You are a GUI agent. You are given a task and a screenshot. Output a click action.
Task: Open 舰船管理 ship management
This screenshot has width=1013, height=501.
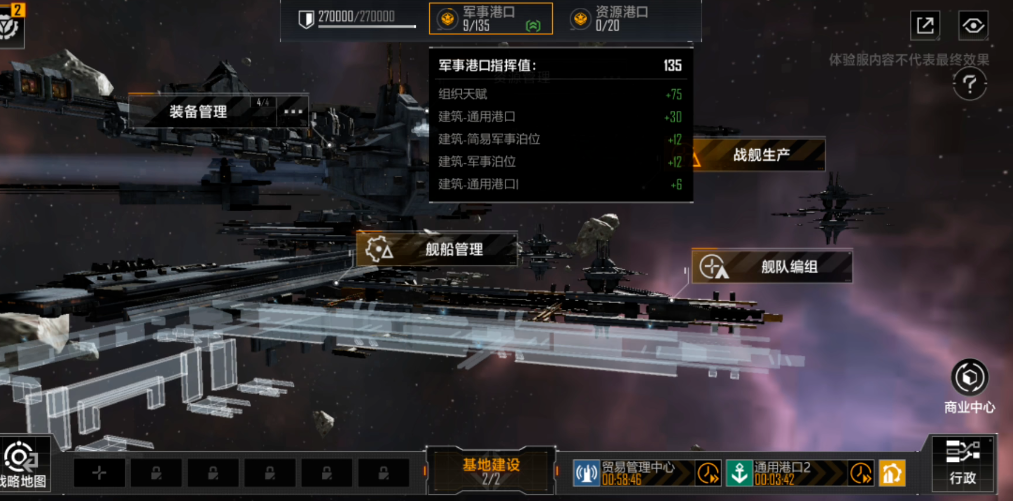coord(438,249)
